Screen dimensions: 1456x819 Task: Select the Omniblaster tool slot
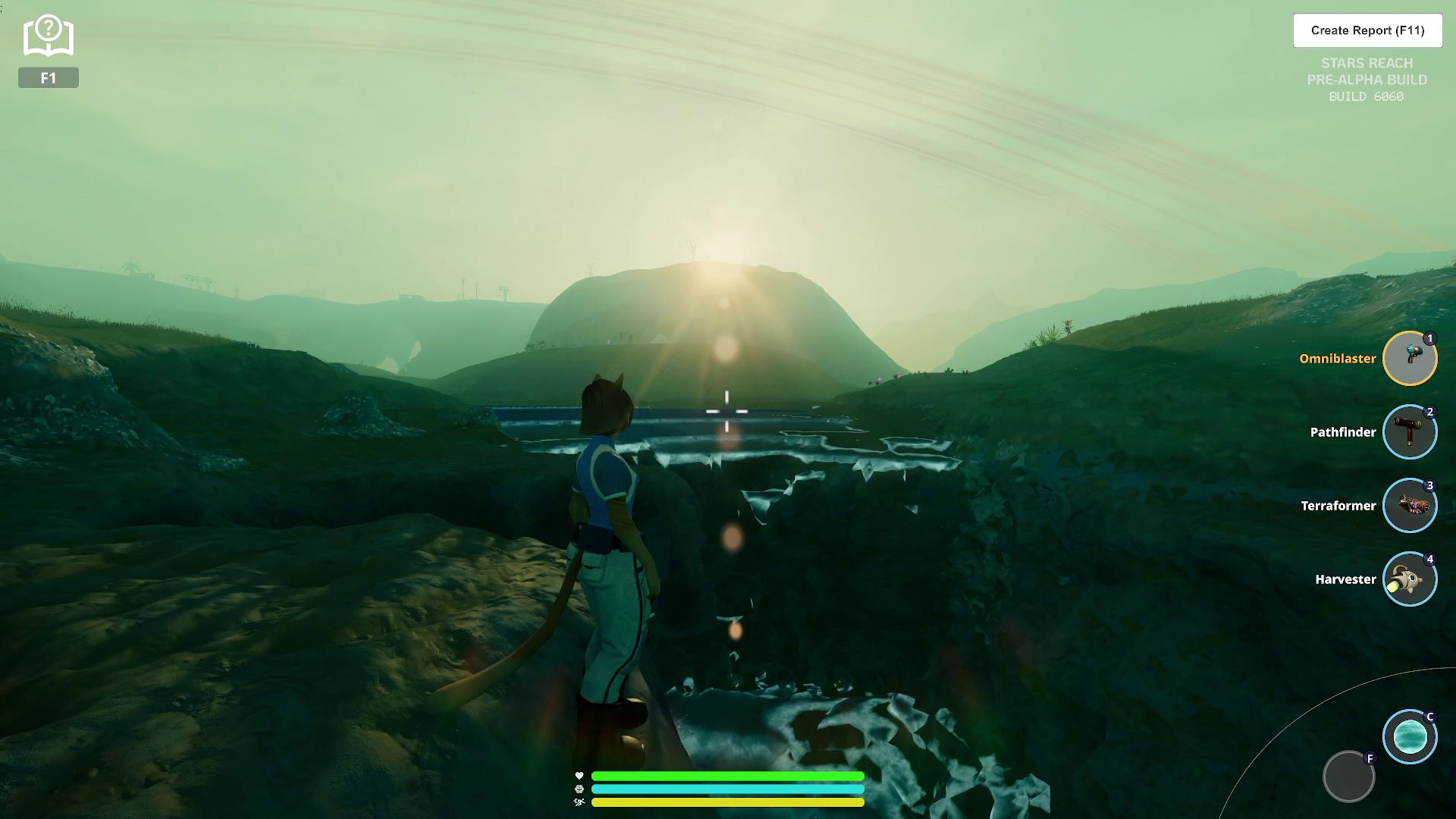tap(1409, 359)
